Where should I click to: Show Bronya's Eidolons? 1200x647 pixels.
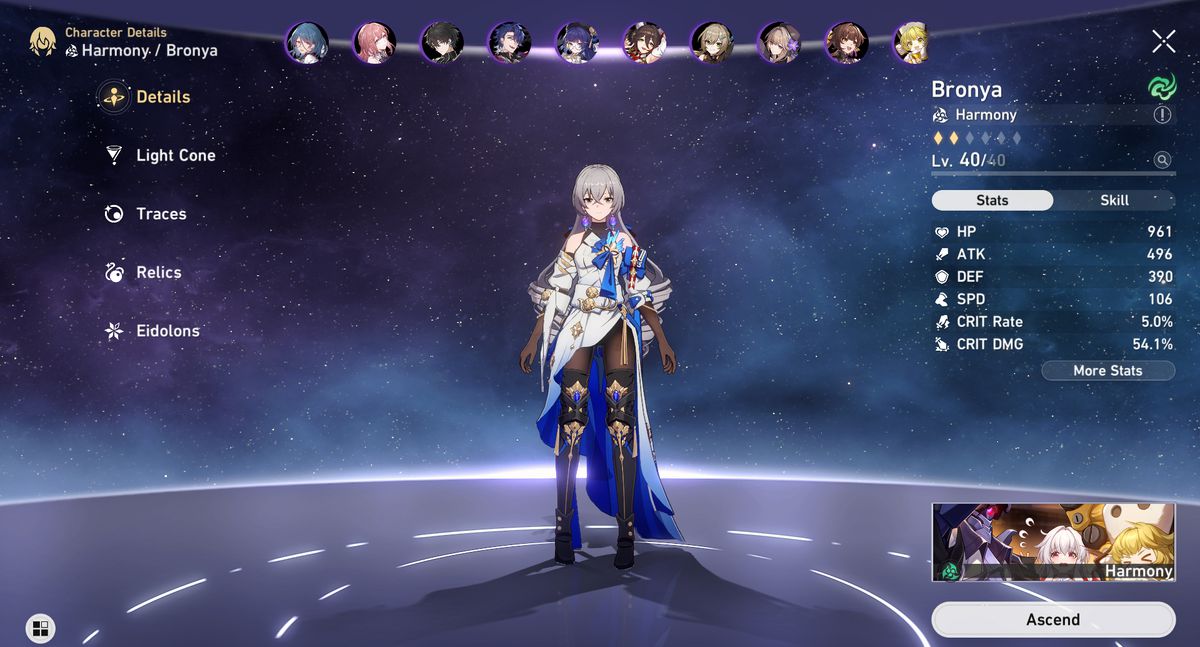click(x=167, y=331)
